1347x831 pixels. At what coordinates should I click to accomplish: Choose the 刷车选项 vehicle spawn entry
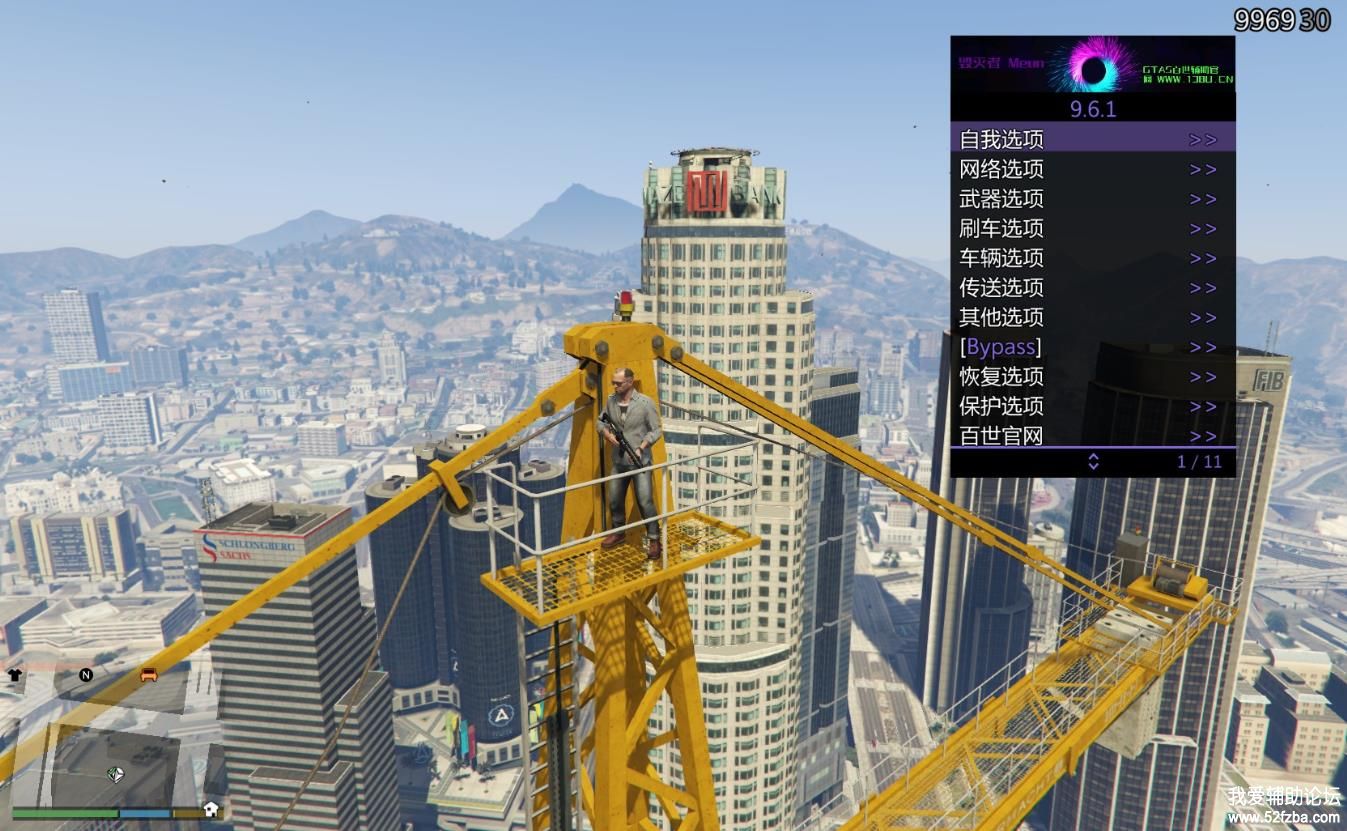click(1092, 228)
